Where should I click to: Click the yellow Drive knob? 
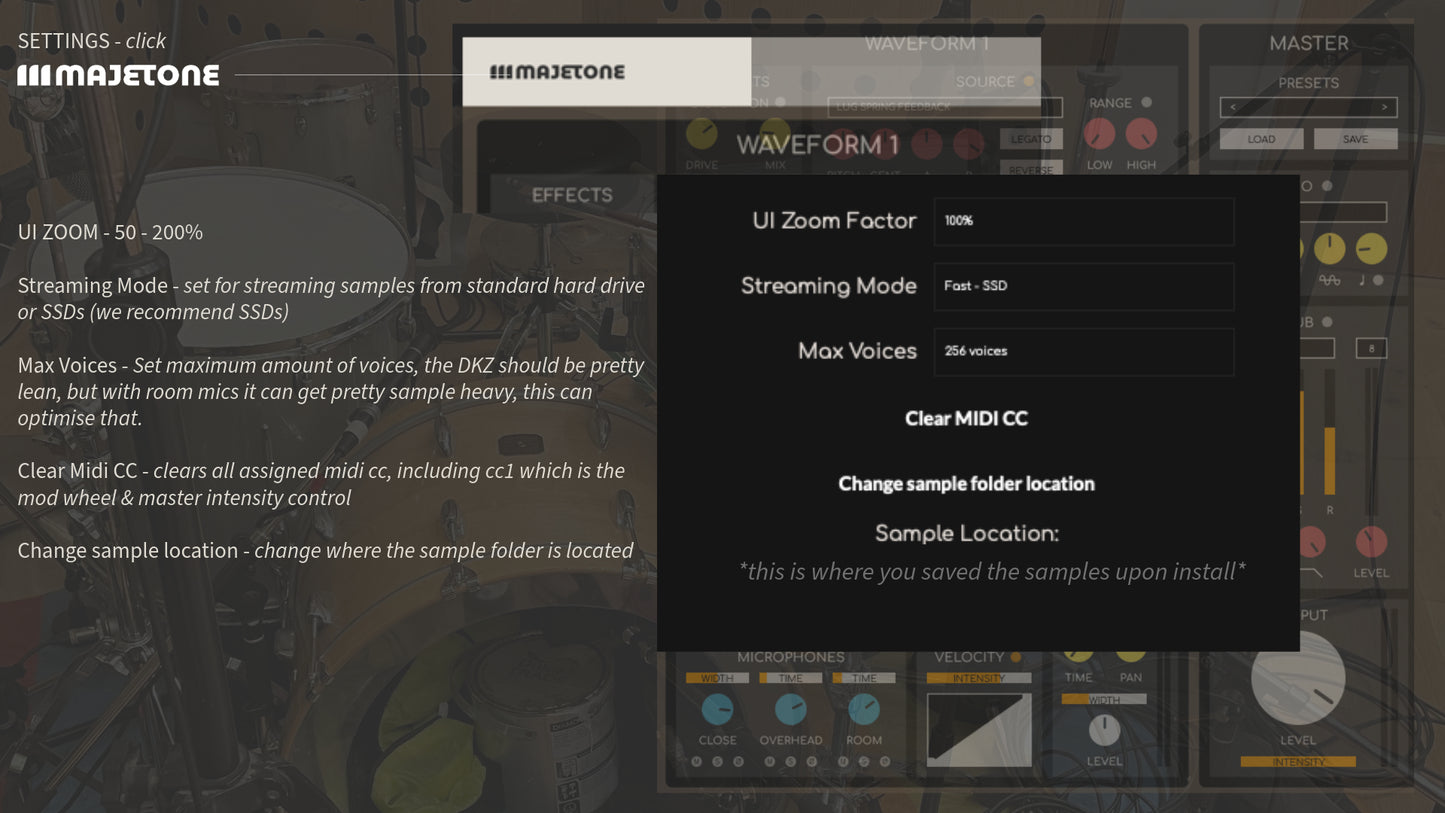coord(702,133)
